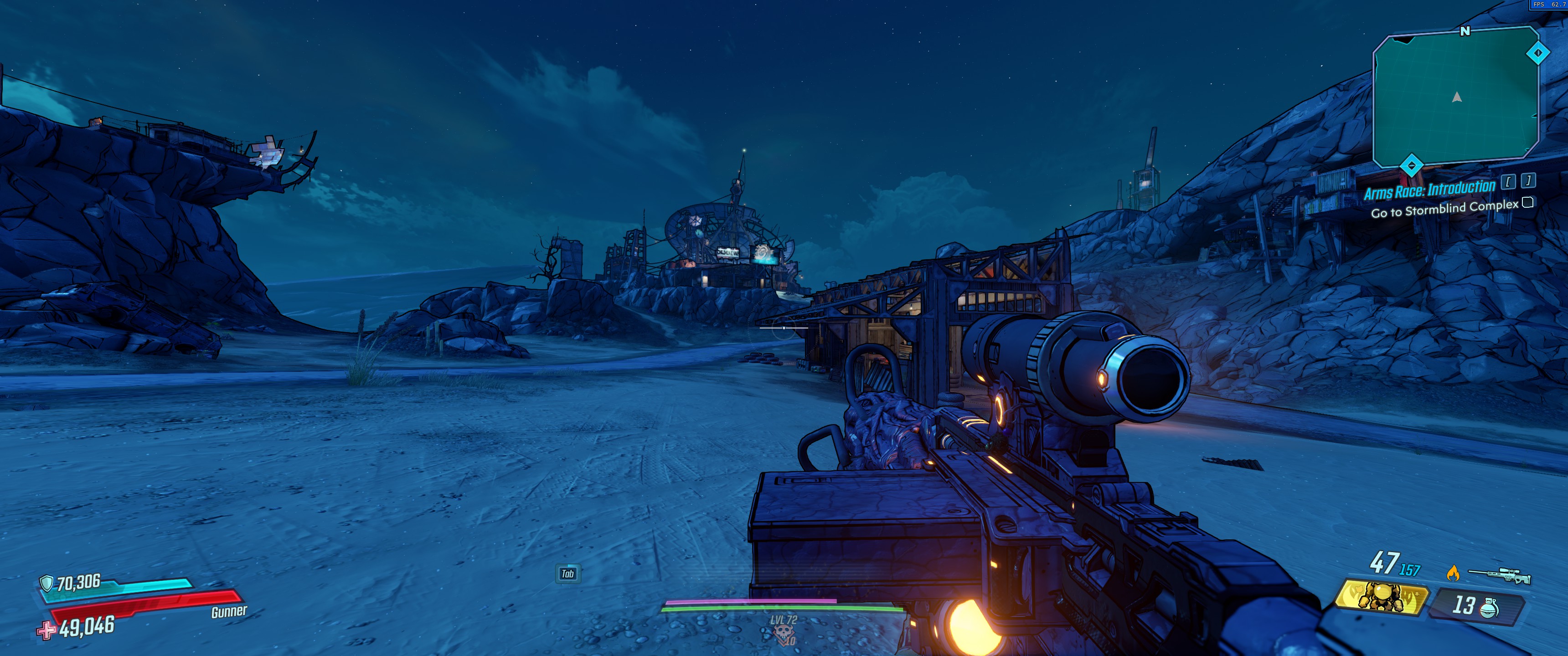Open the teal minimap

(x=1455, y=97)
